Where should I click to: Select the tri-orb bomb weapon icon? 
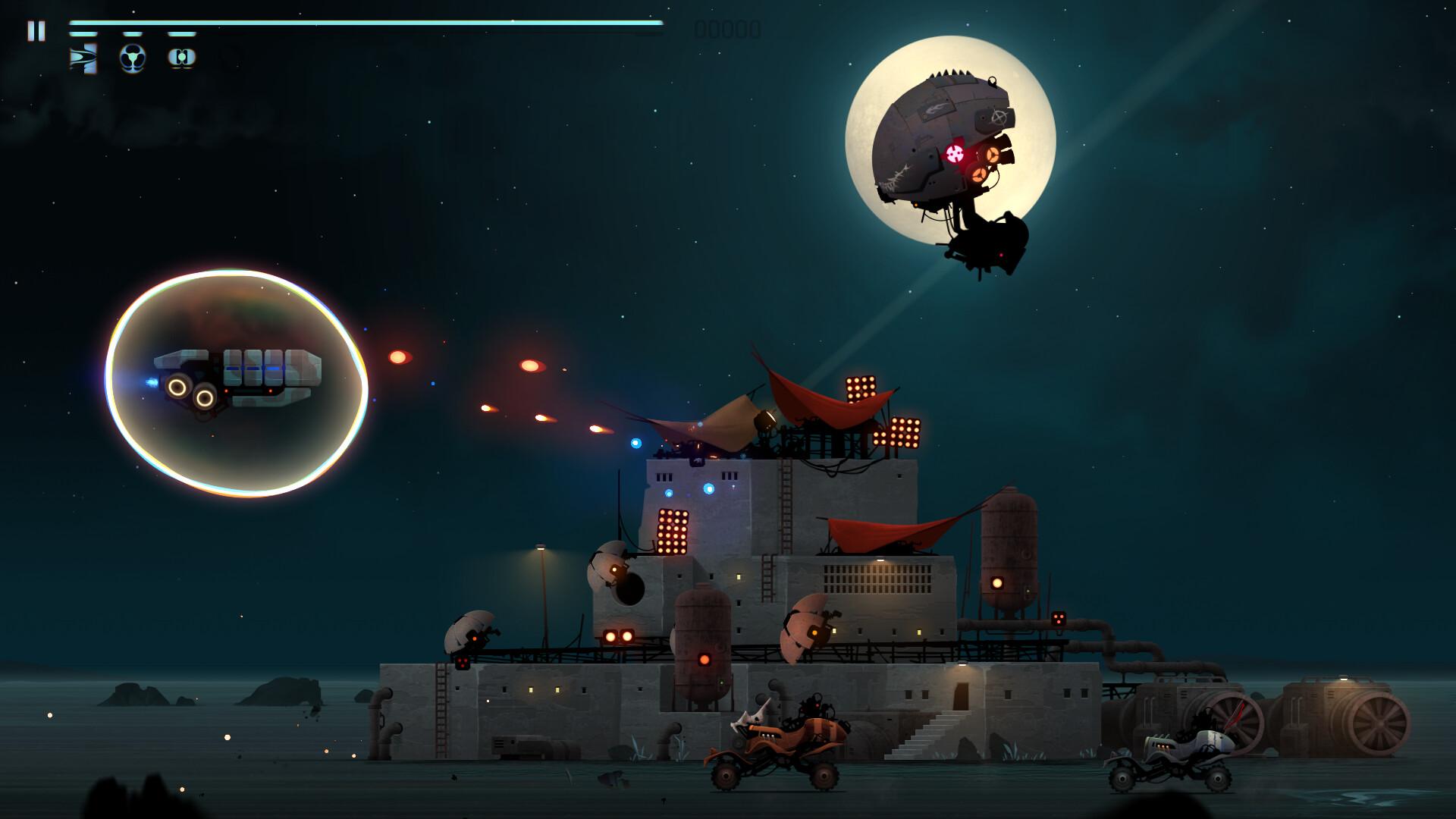(x=134, y=57)
